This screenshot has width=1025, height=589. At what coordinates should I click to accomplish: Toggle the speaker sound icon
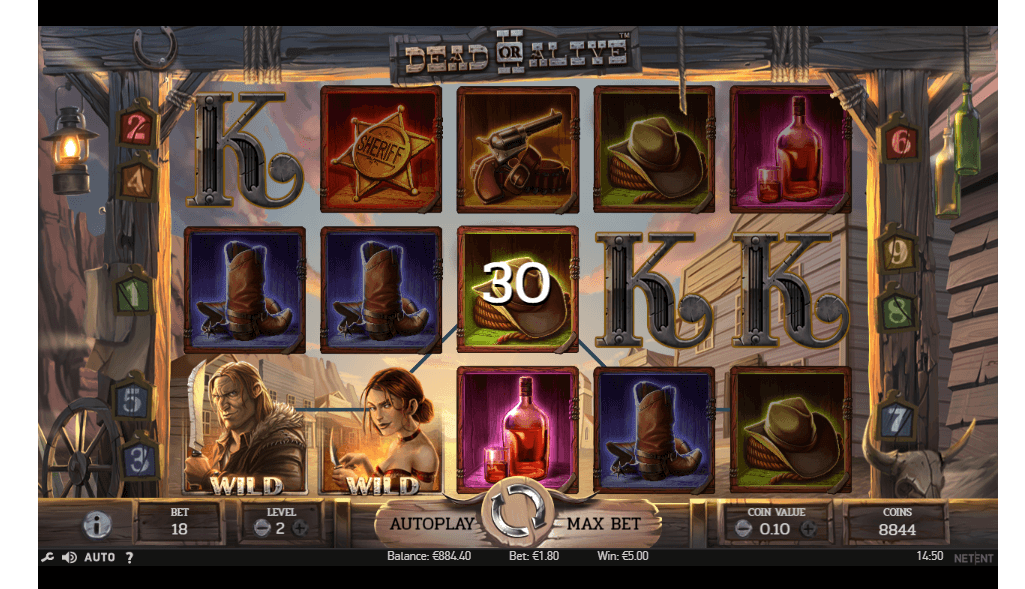tap(69, 557)
